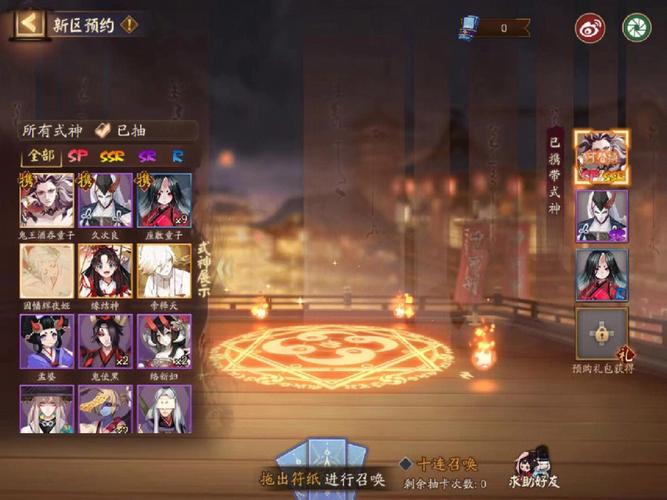Pick the 缘结神 shikigami portrait
The height and width of the screenshot is (500, 667).
click(105, 271)
